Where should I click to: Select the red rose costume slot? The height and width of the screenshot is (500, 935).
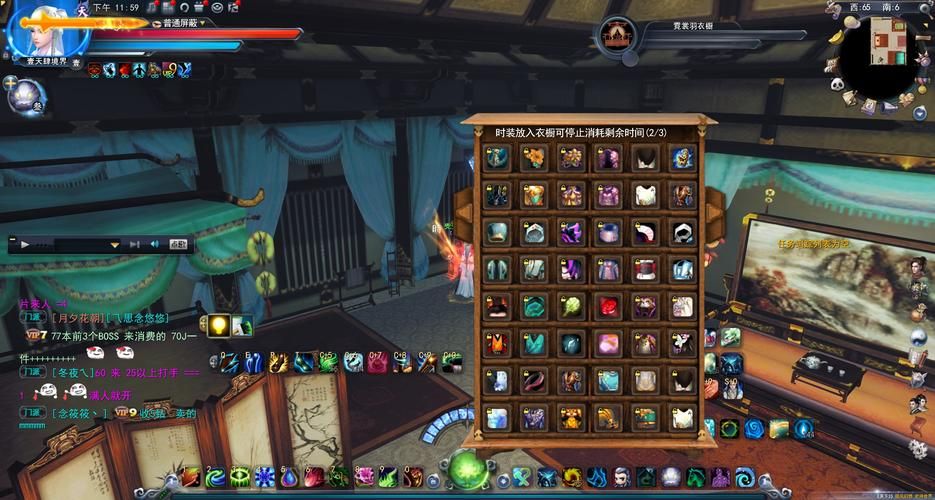[x=608, y=307]
